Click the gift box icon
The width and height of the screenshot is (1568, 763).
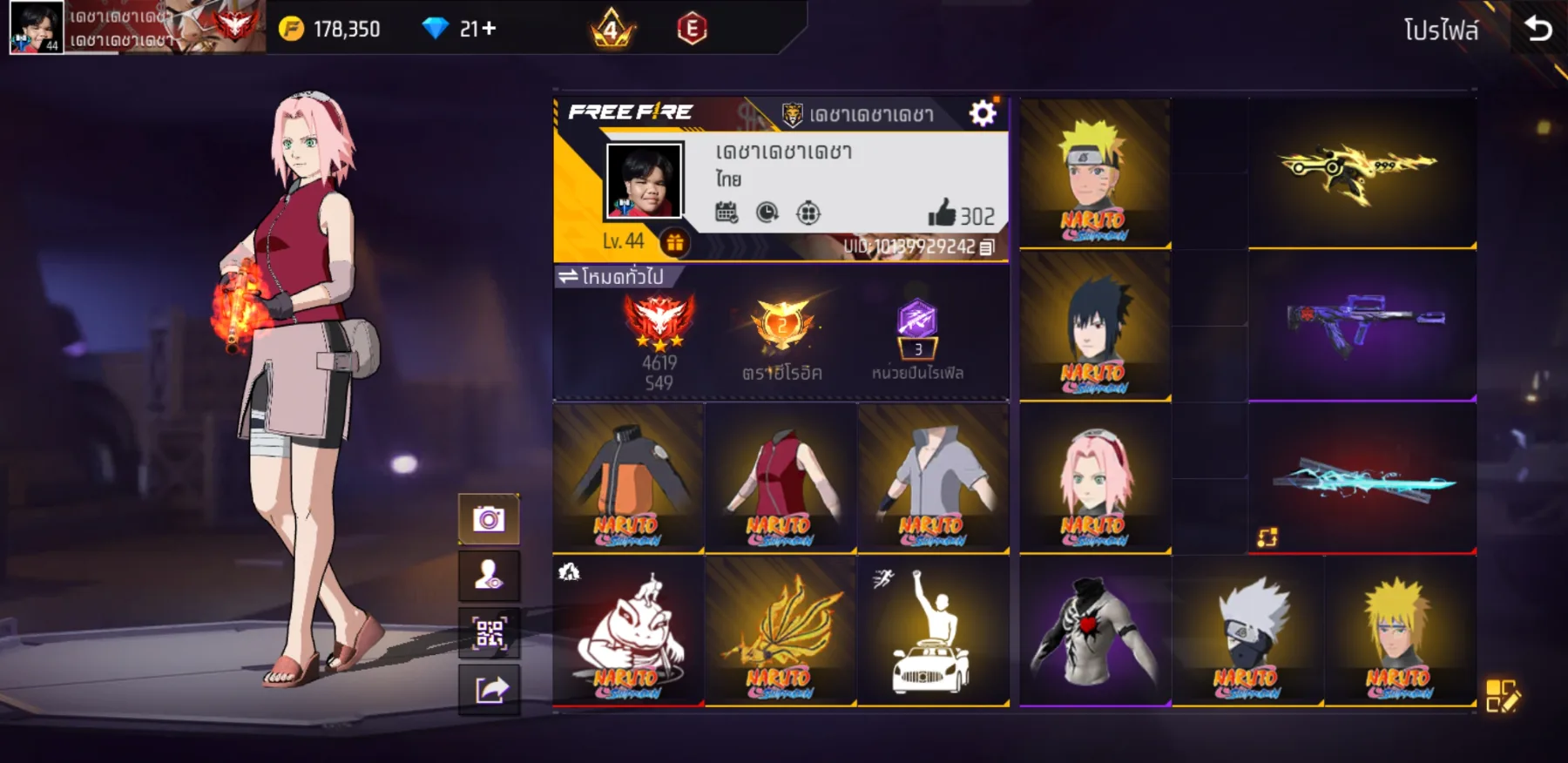click(674, 243)
